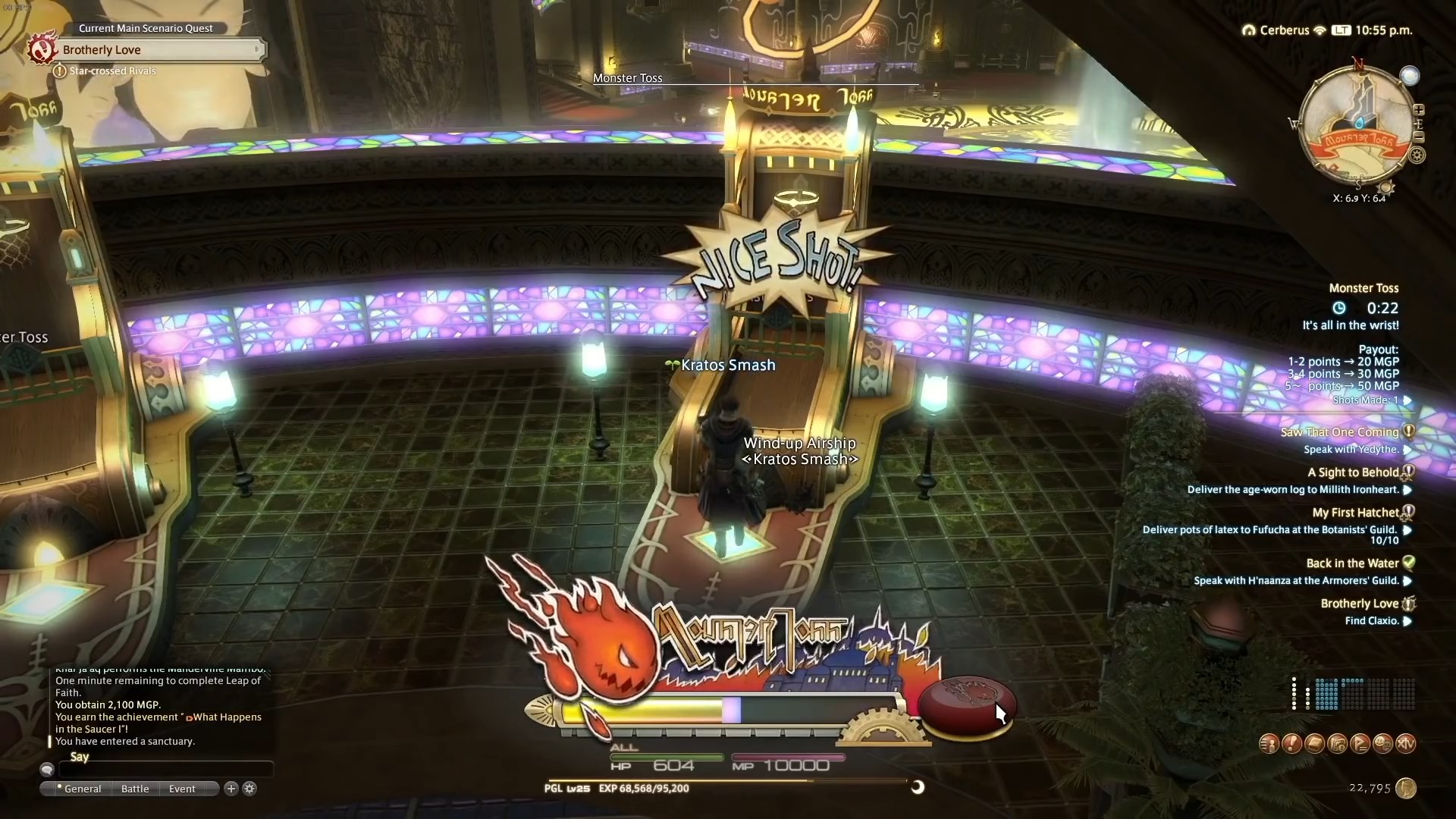Click the character silhouette icon in the round icon row
This screenshot has width=1456, height=819.
point(1269,743)
